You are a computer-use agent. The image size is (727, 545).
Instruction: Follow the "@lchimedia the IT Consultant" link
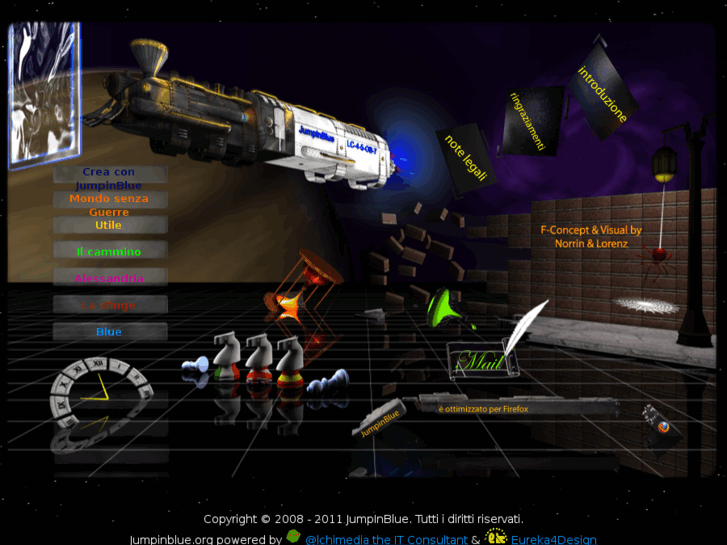[386, 539]
